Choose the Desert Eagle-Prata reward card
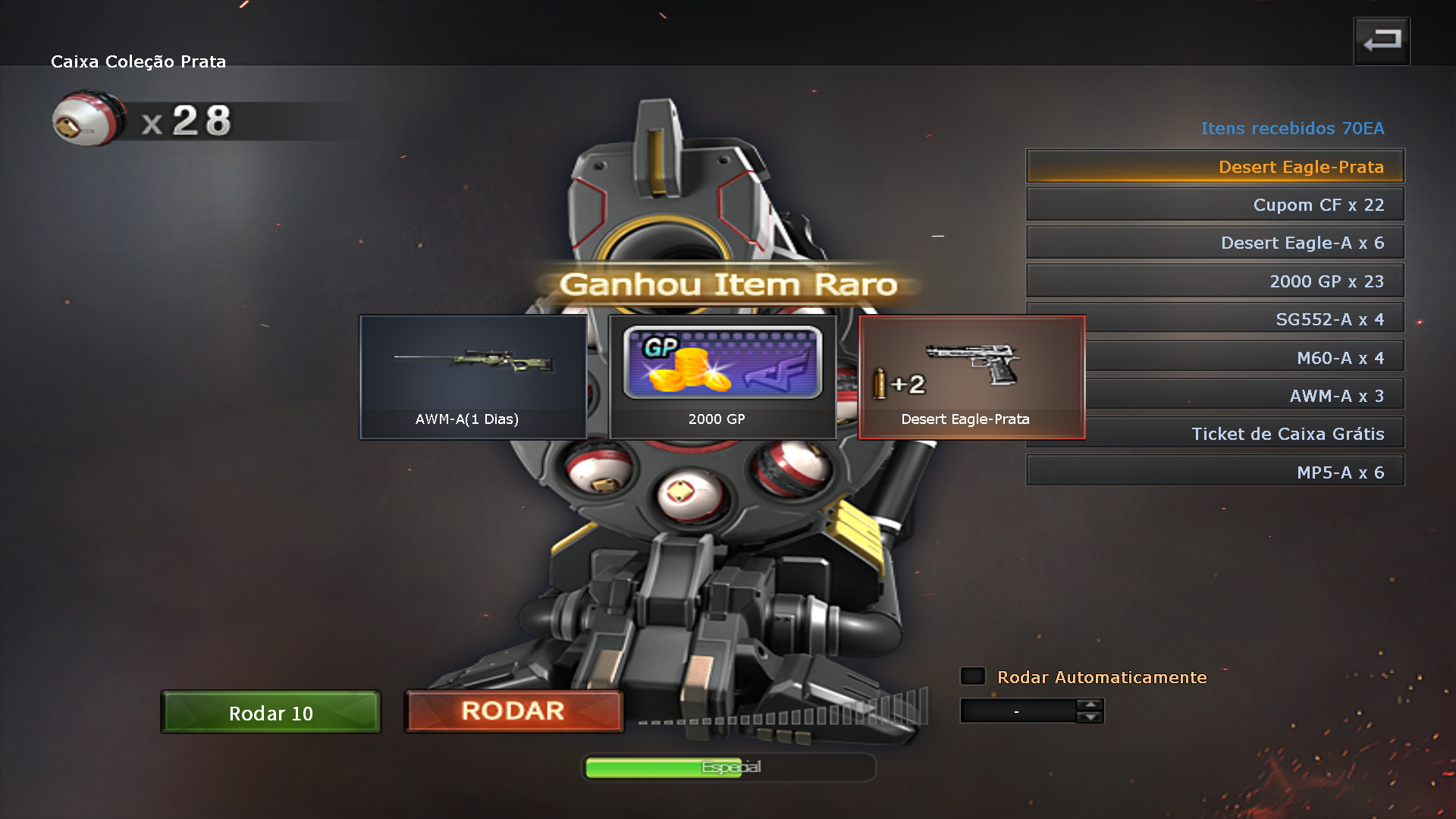 pos(971,377)
